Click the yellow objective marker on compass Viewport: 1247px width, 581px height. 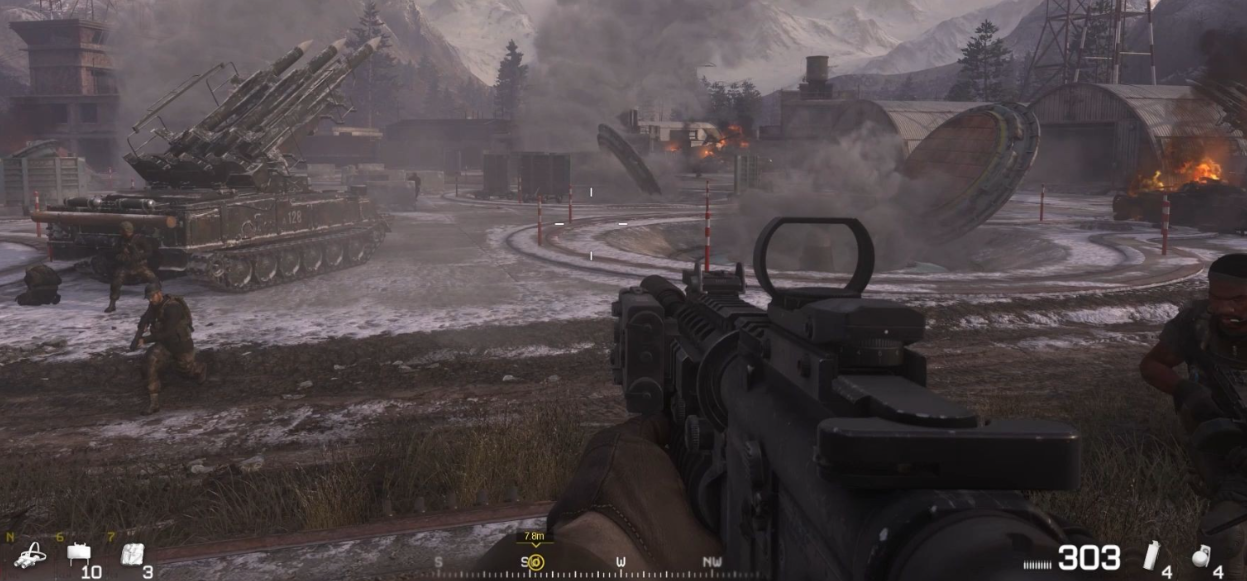click(x=535, y=561)
